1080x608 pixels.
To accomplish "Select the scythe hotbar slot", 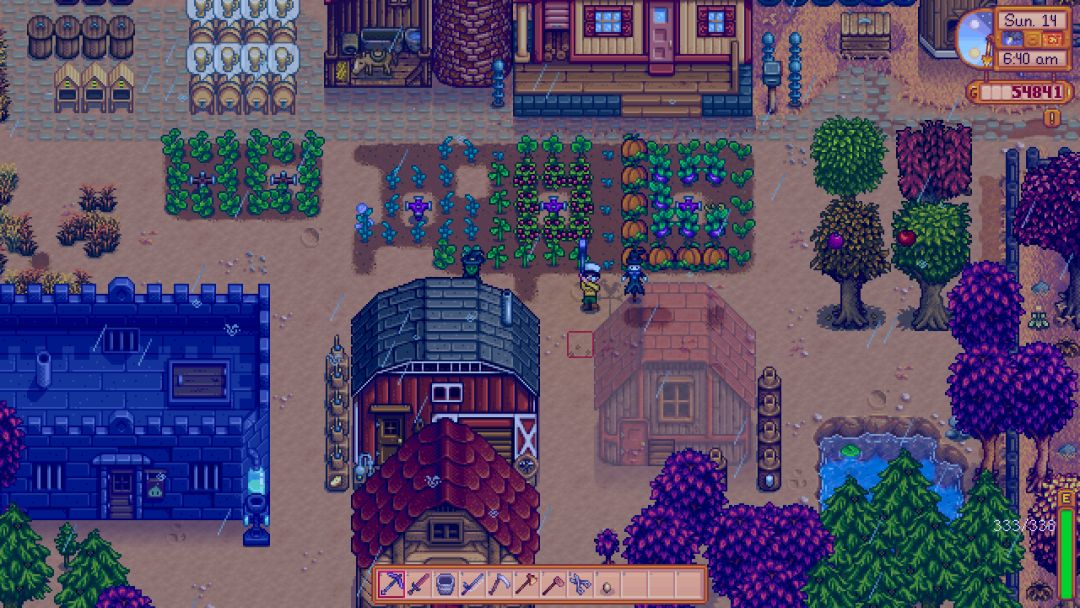I will pyautogui.click(x=499, y=584).
